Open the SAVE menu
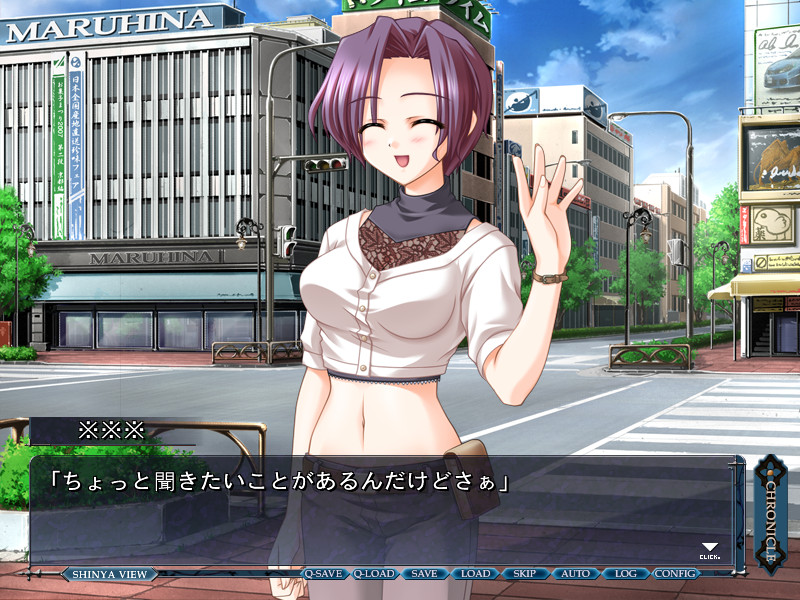This screenshot has height=600, width=800. tap(424, 574)
